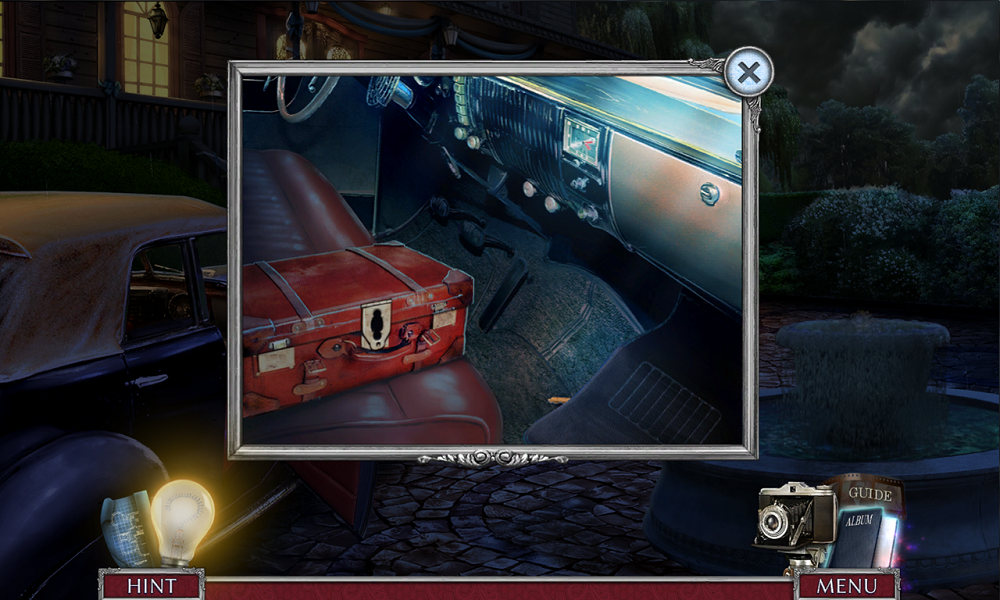Image resolution: width=1000 pixels, height=600 pixels.
Task: Click the HINT button
Action: 152,586
